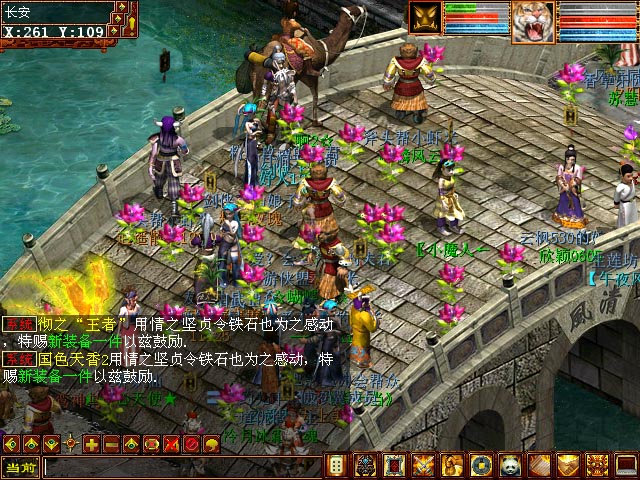Click the red crossed-out X chat filter
The height and width of the screenshot is (480, 640).
pyautogui.click(x=171, y=443)
